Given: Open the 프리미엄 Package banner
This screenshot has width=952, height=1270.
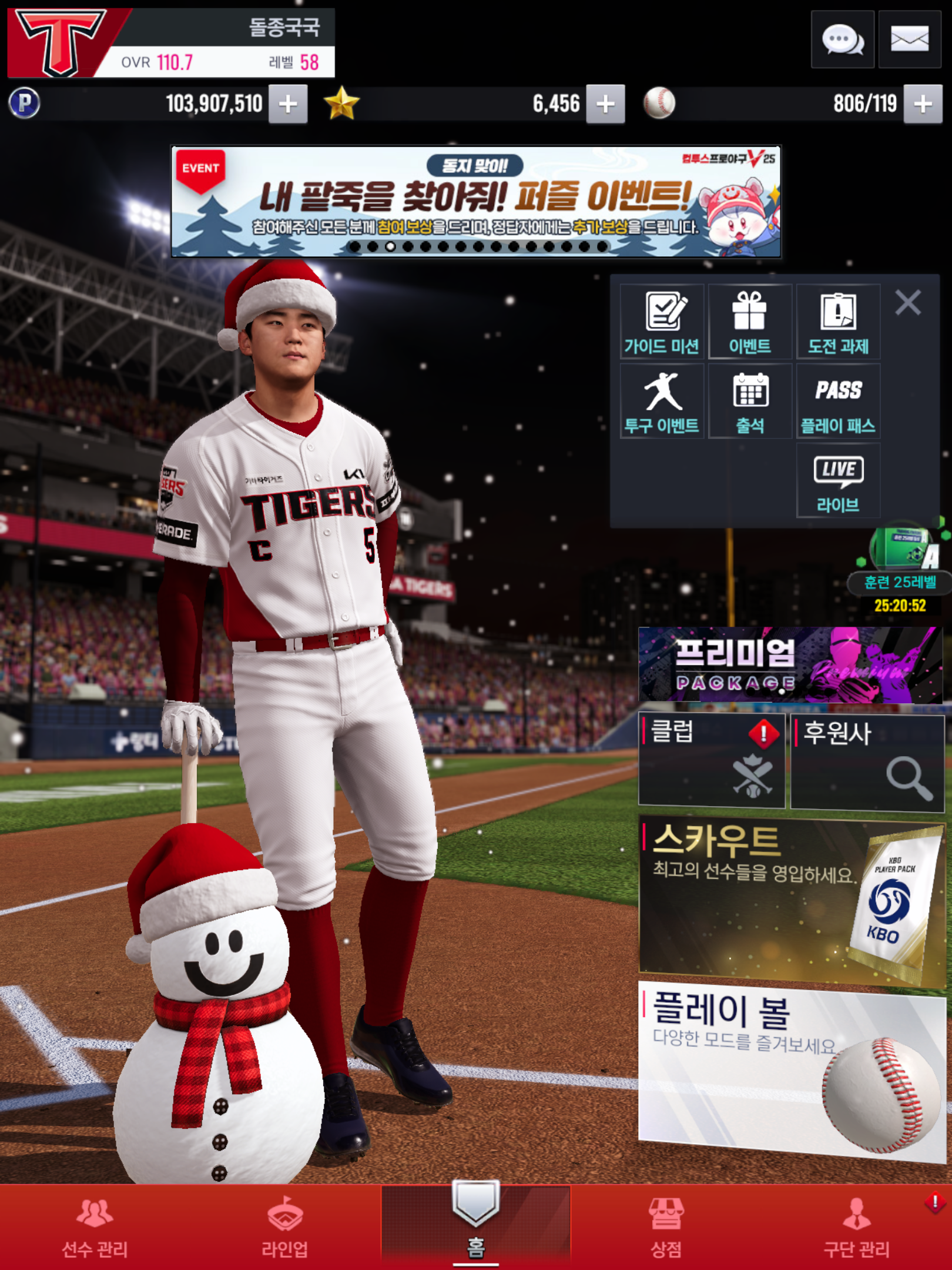Looking at the screenshot, I should click(790, 665).
